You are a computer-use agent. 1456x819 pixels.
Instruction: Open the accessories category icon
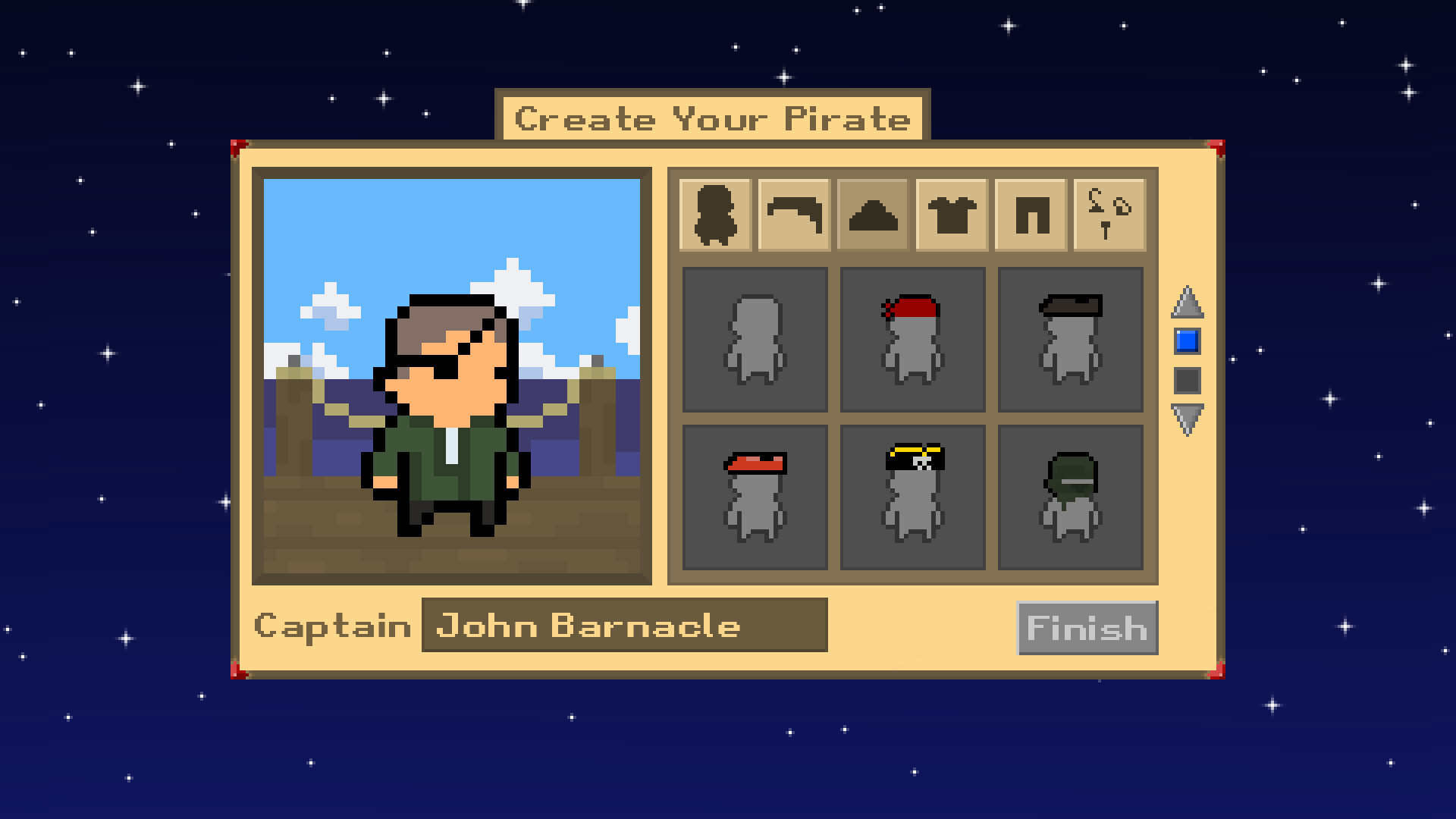1107,215
